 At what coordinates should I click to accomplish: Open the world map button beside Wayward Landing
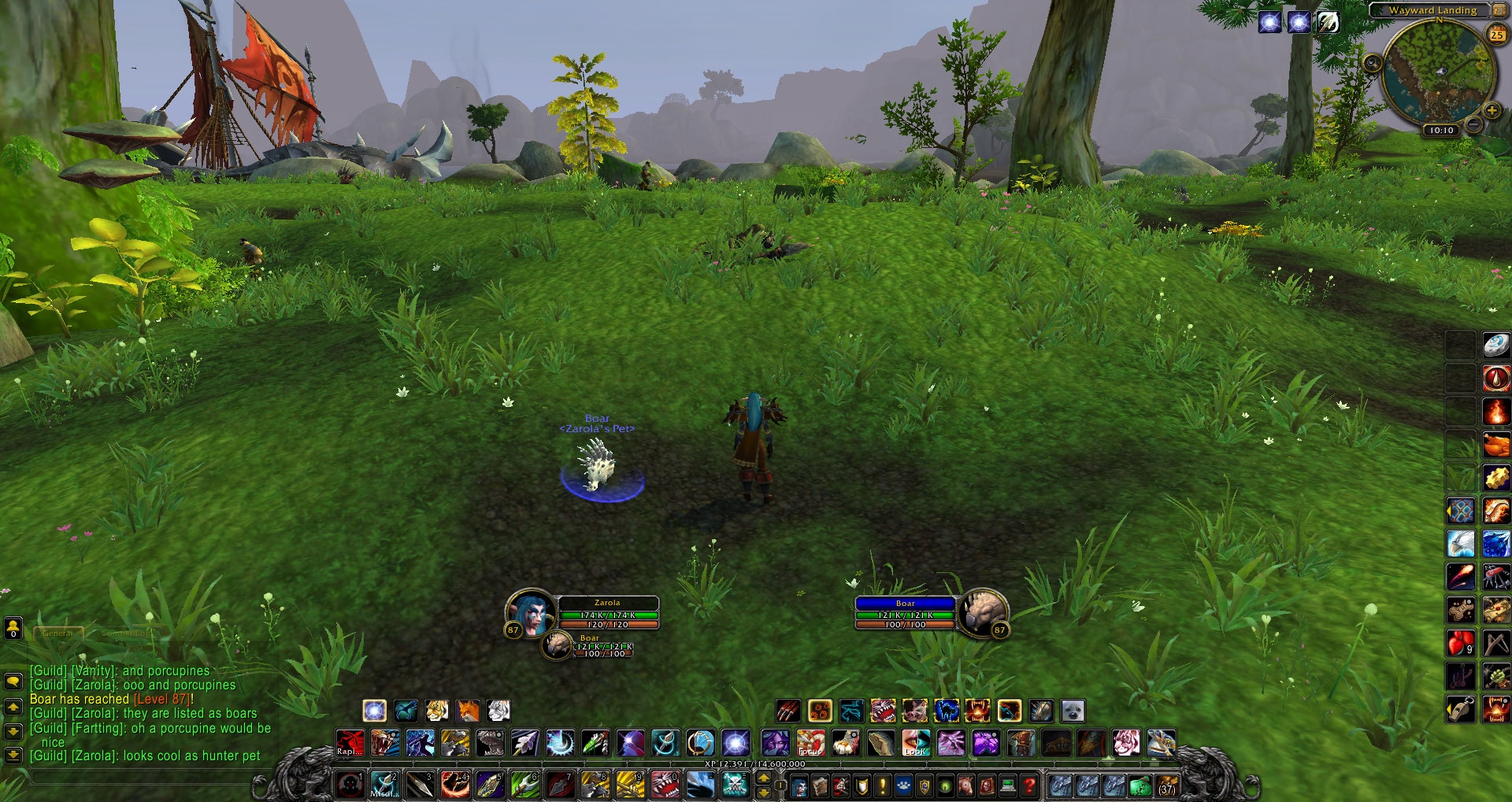click(x=1499, y=10)
